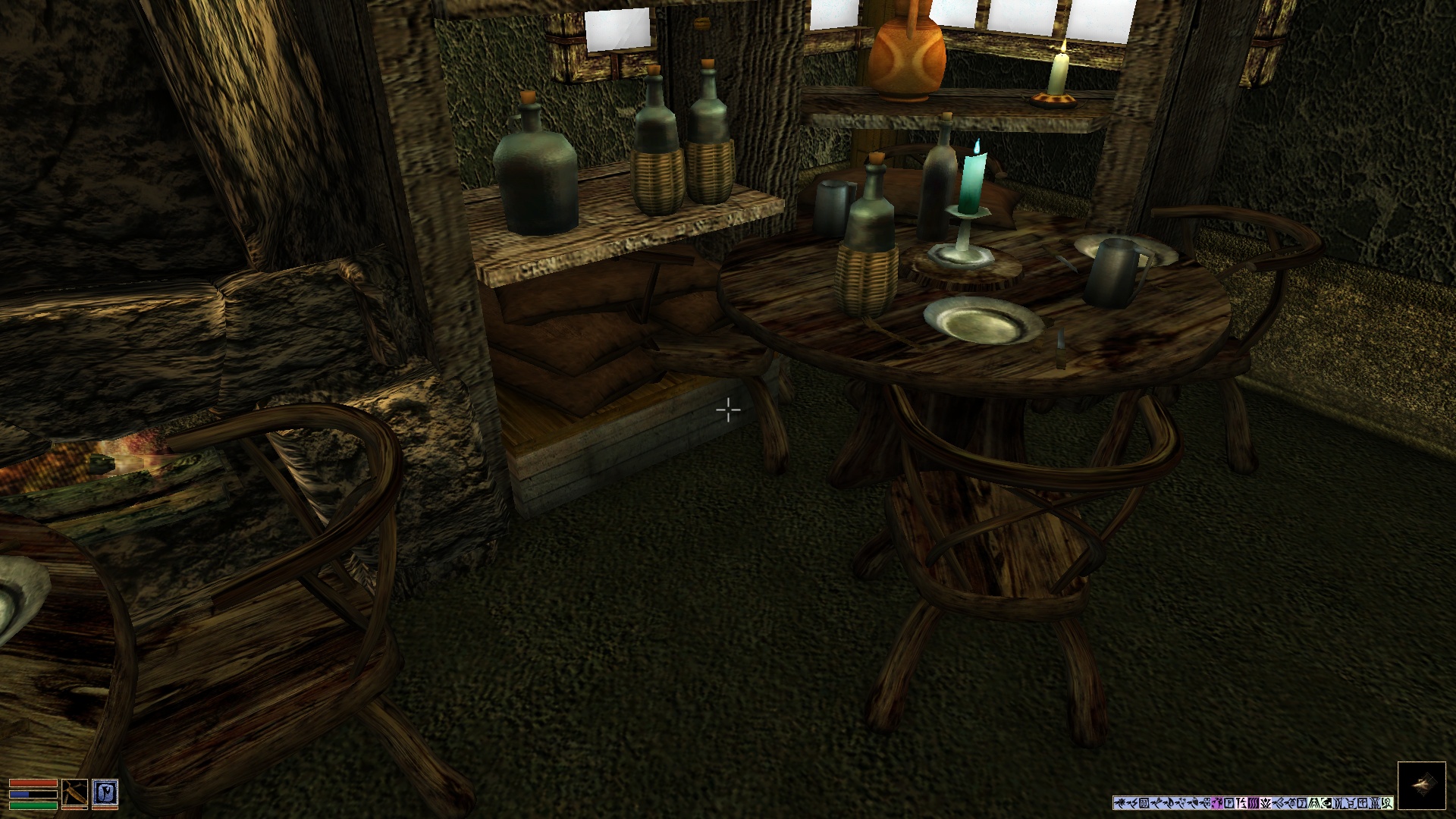Open the blue active spell icon
The image size is (1456, 819).
tap(104, 793)
